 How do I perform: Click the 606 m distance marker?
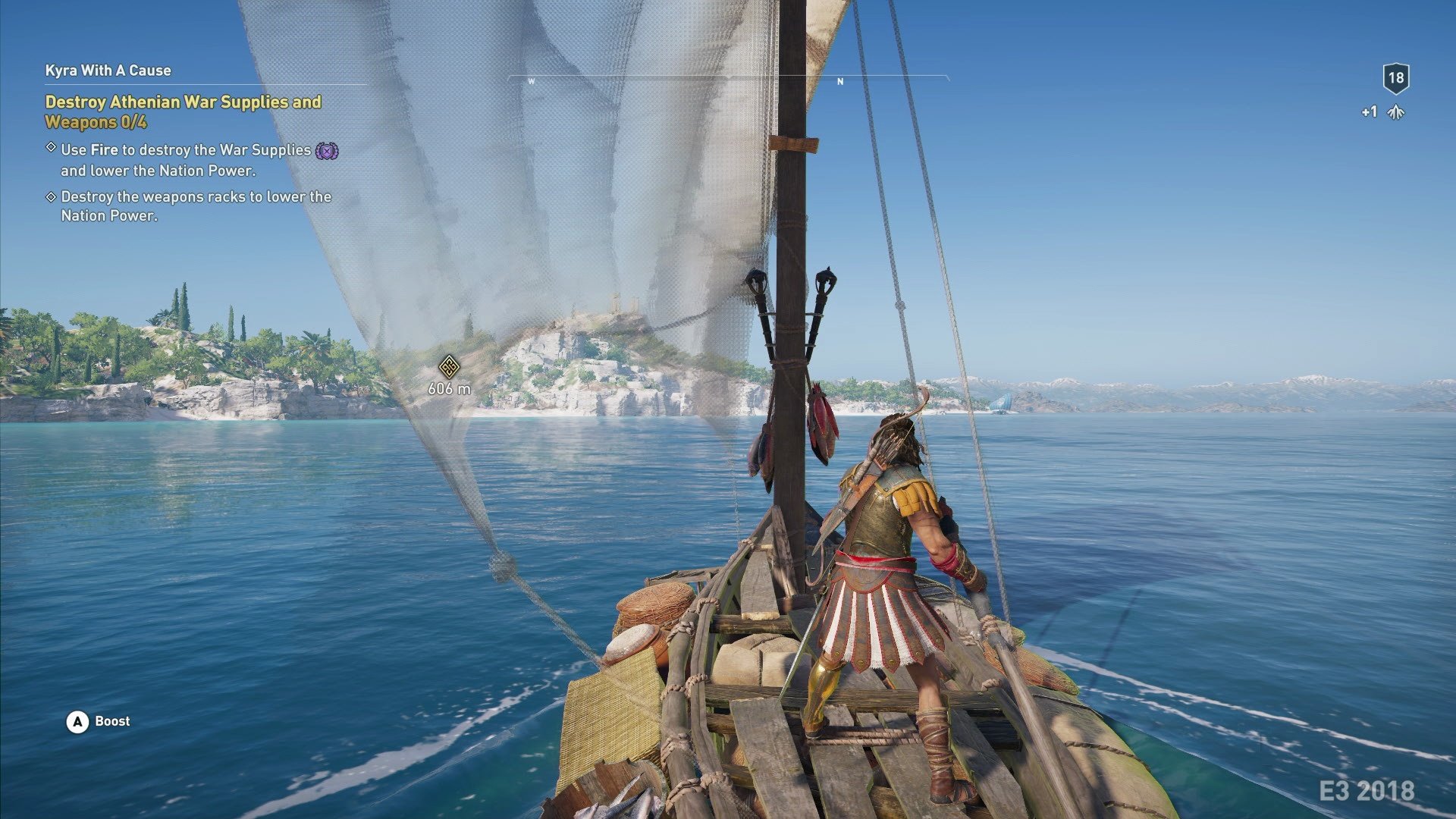click(450, 389)
